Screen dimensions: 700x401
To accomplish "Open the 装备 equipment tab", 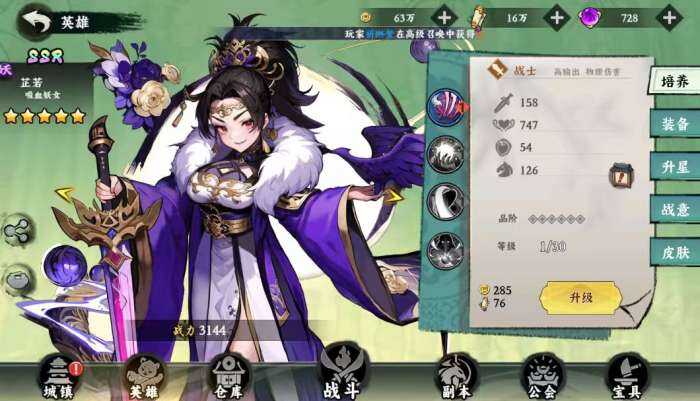I will click(x=674, y=124).
